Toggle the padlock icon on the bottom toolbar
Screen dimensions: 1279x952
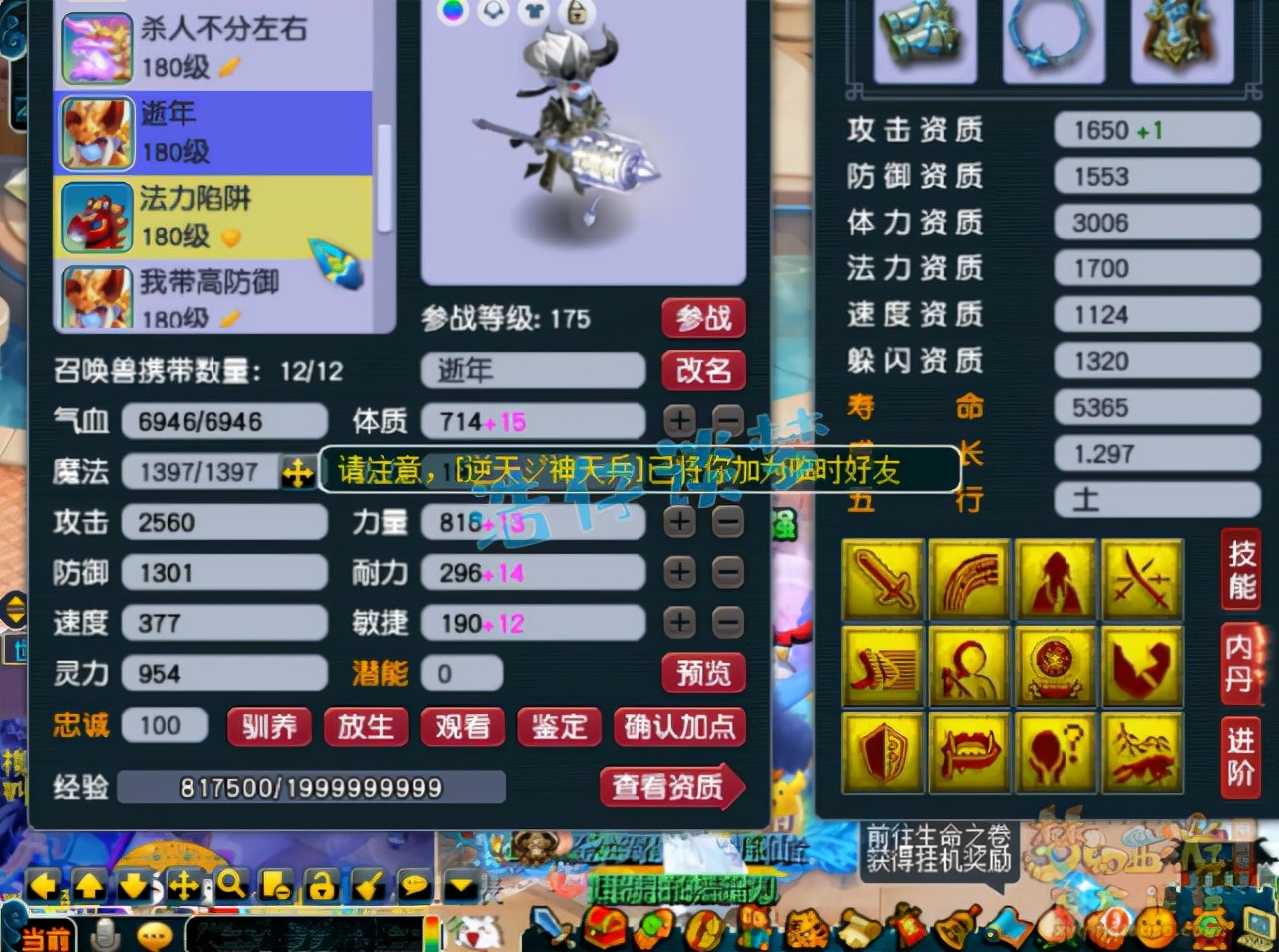pyautogui.click(x=320, y=885)
